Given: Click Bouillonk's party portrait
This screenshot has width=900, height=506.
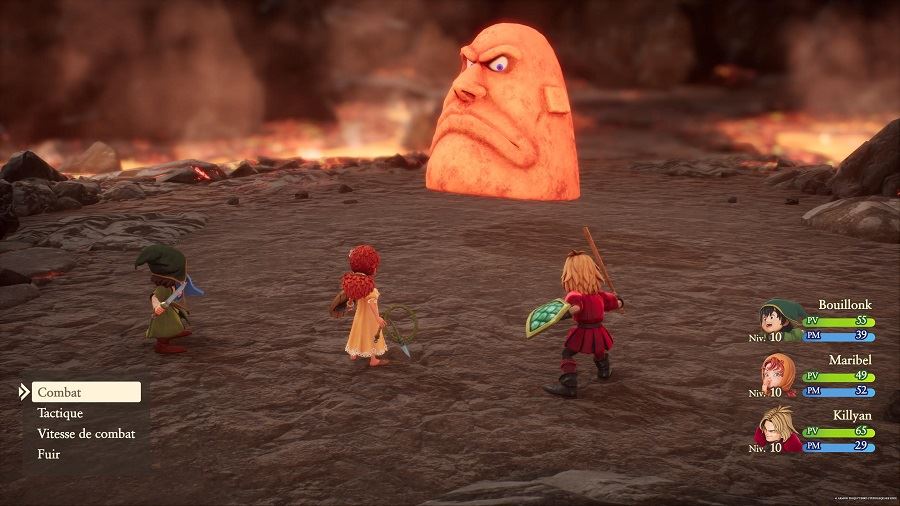Looking at the screenshot, I should coord(779,320).
